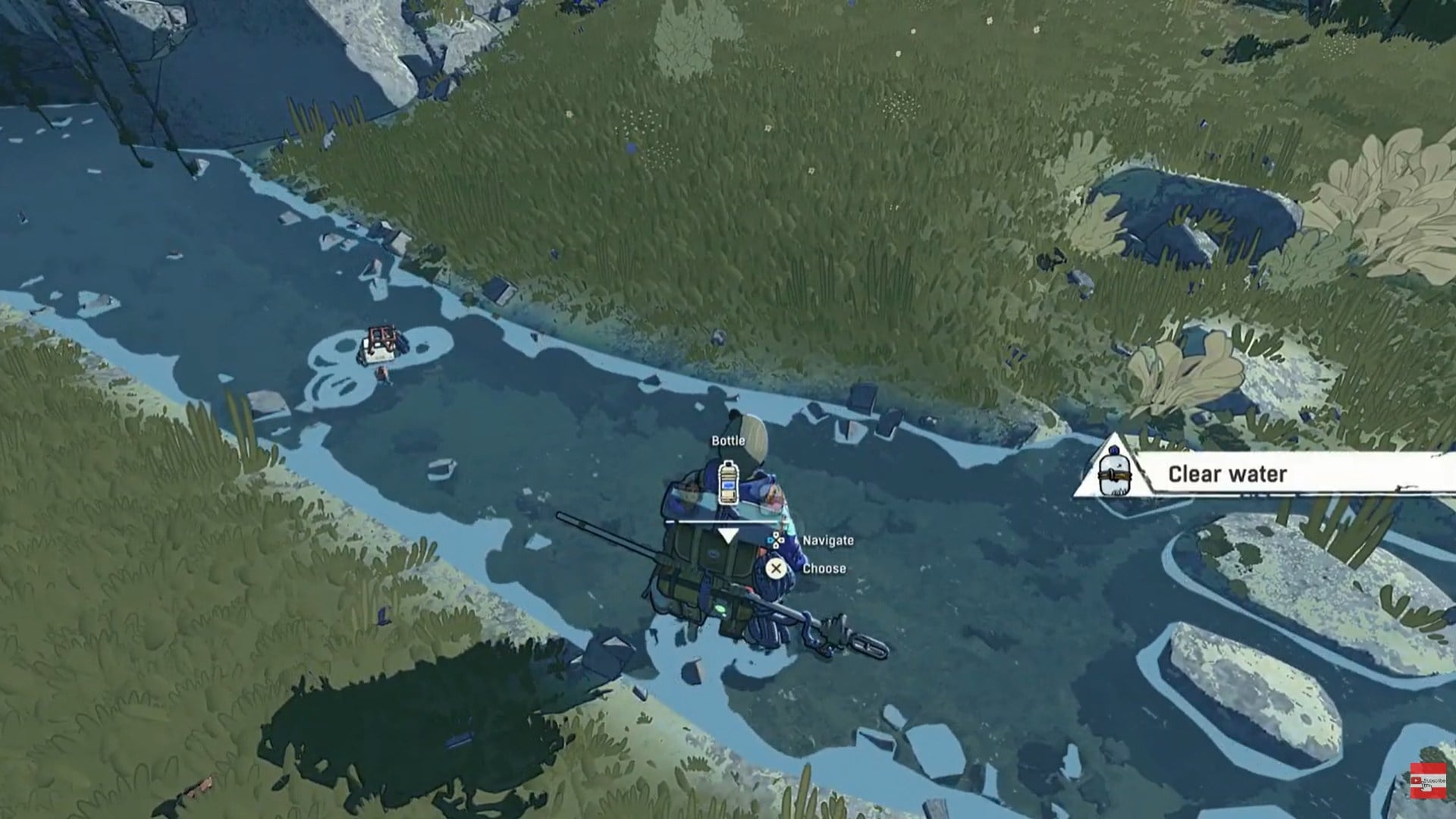The height and width of the screenshot is (819, 1456).
Task: Open the downward triangle under the Bottle icon
Action: (x=729, y=535)
